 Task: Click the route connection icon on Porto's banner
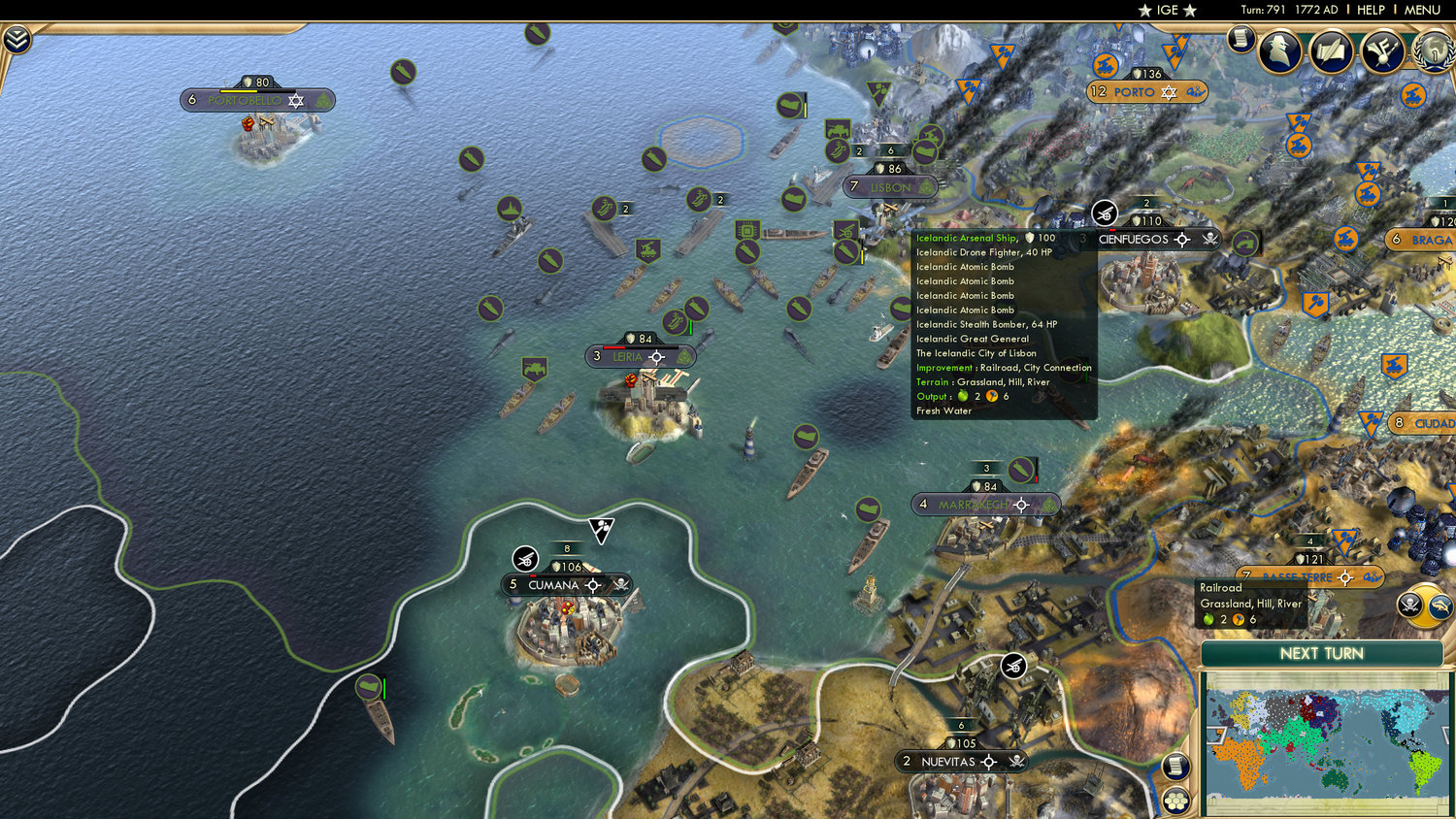pyautogui.click(x=1197, y=92)
